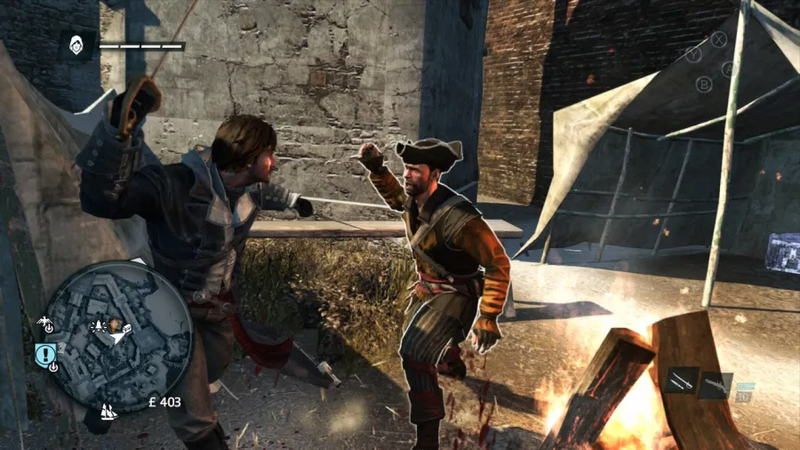Select the sword and dagger weapon slot
Viewport: 800px width, 450px height.
(x=684, y=381)
